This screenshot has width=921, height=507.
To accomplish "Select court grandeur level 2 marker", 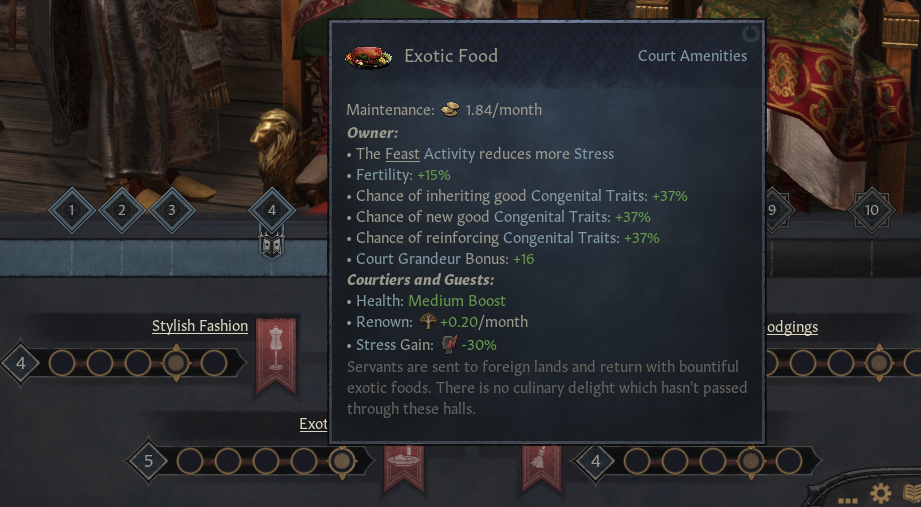I will pos(122,210).
